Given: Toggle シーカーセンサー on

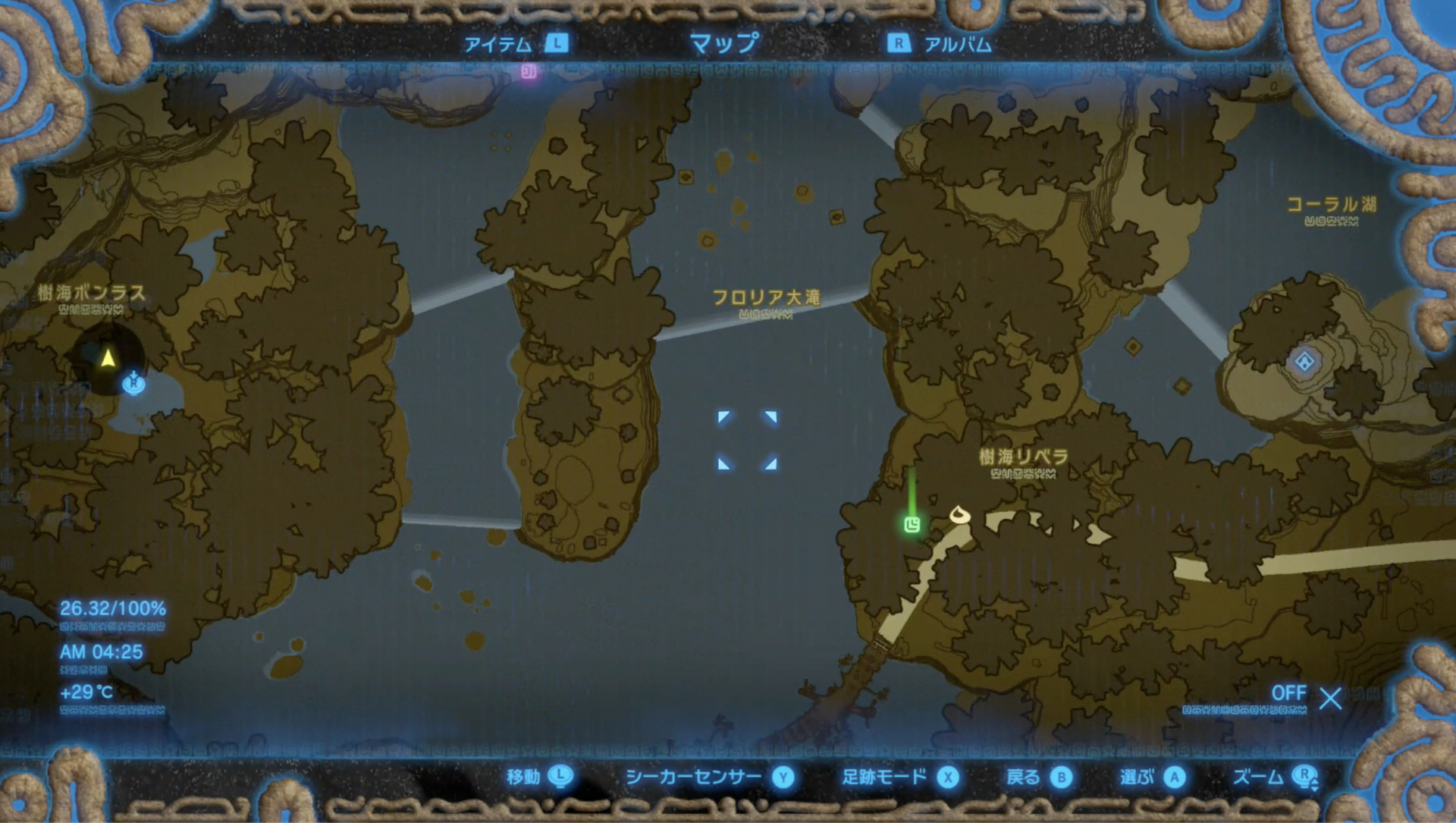Looking at the screenshot, I should pos(692,777).
